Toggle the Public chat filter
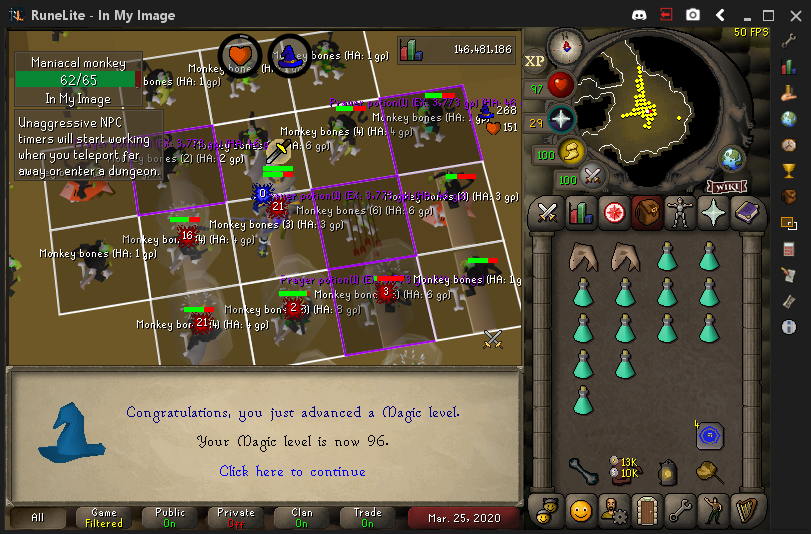The width and height of the screenshot is (811, 534). tap(169, 518)
